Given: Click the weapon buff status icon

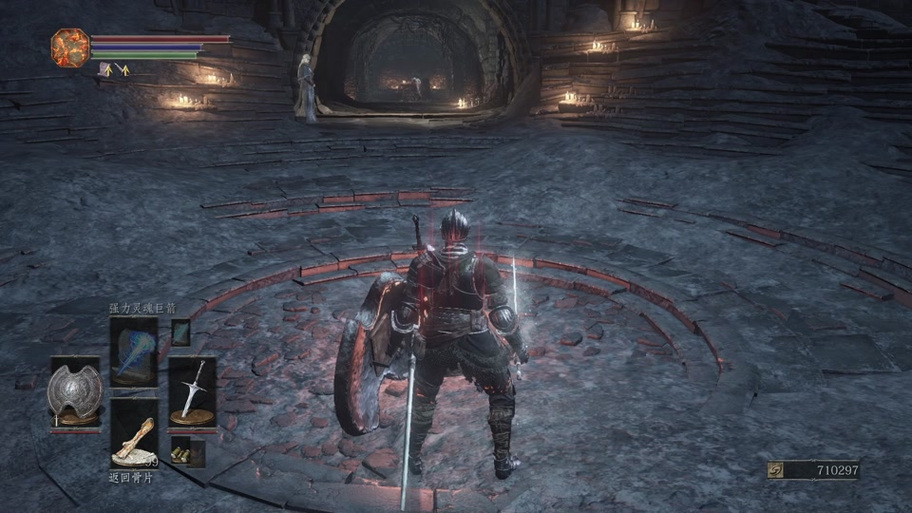Looking at the screenshot, I should tap(123, 70).
